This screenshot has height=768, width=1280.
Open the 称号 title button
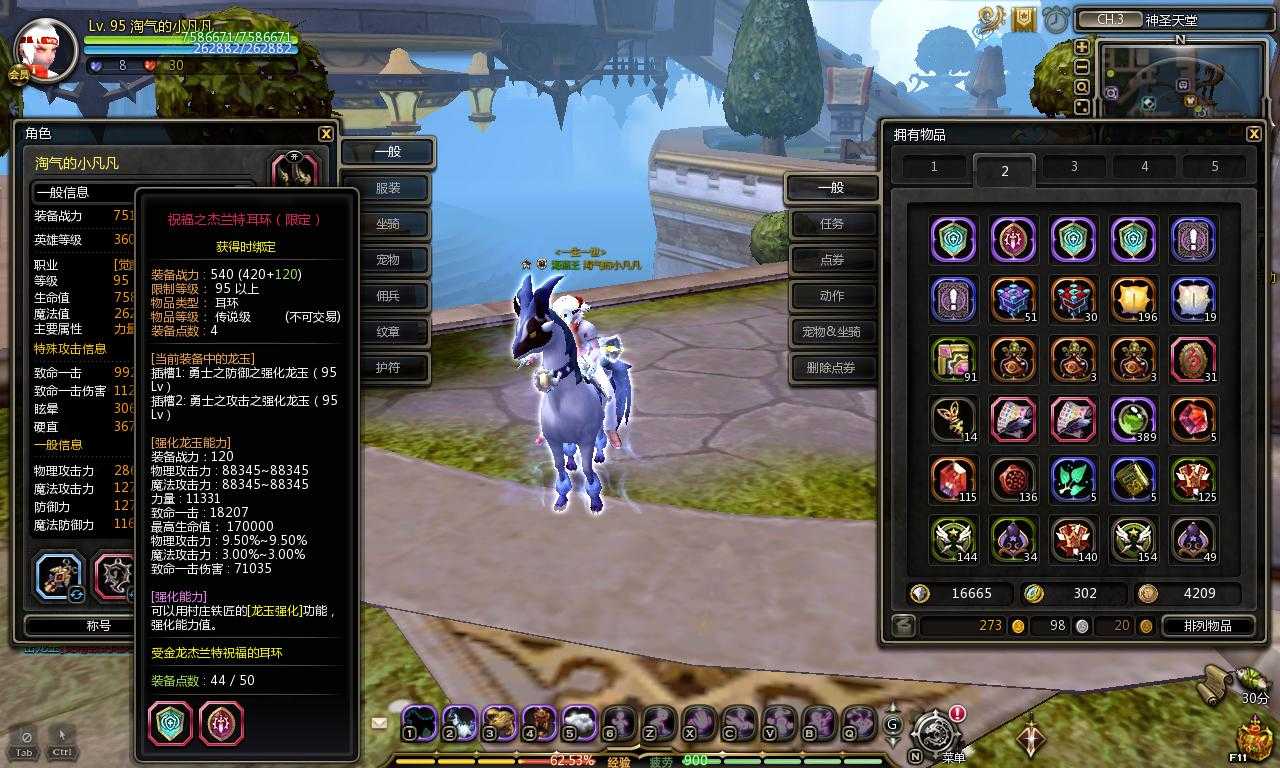(98, 626)
